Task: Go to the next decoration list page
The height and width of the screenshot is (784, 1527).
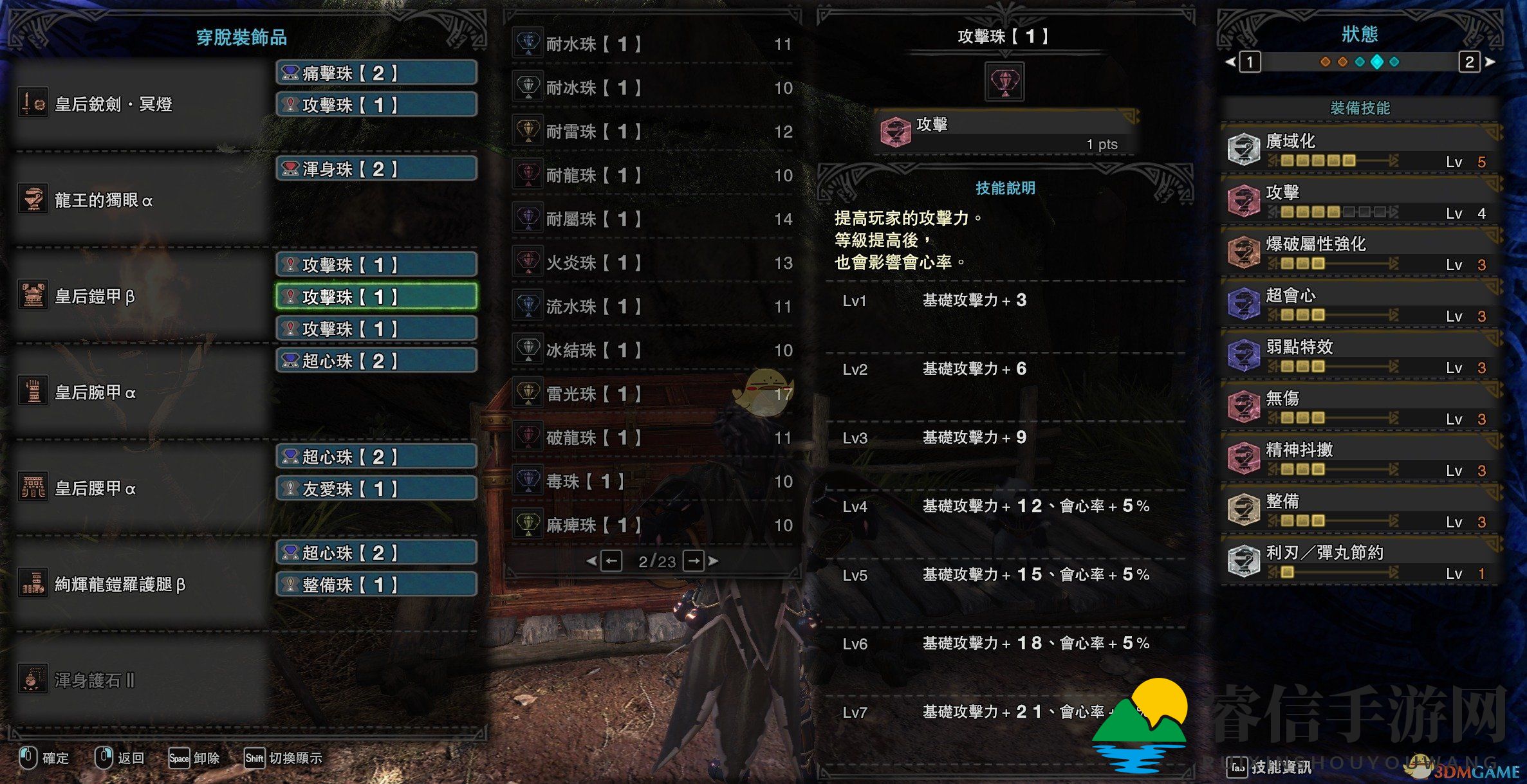Action: point(694,561)
